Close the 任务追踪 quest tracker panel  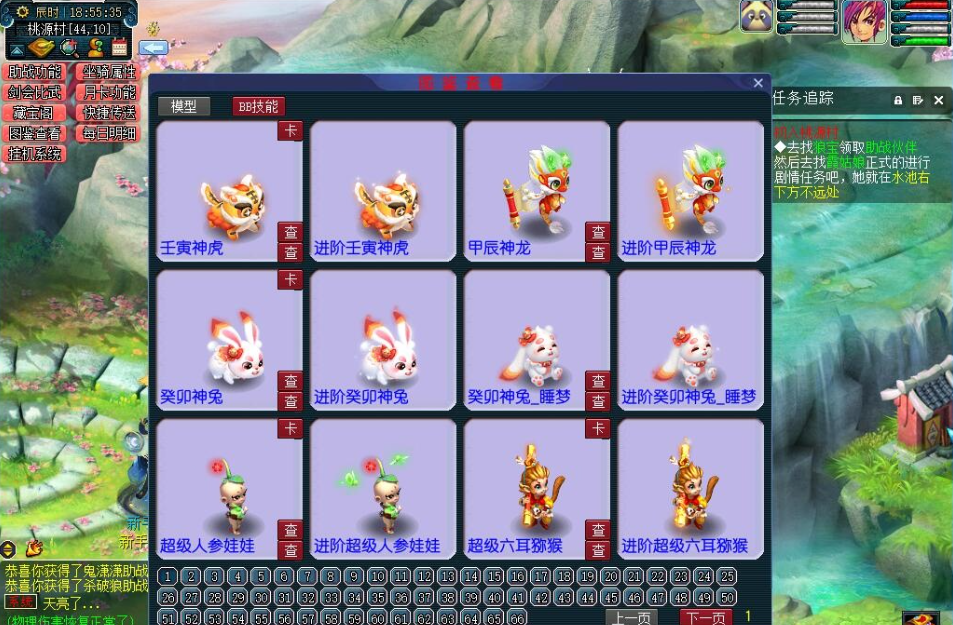pos(938,100)
